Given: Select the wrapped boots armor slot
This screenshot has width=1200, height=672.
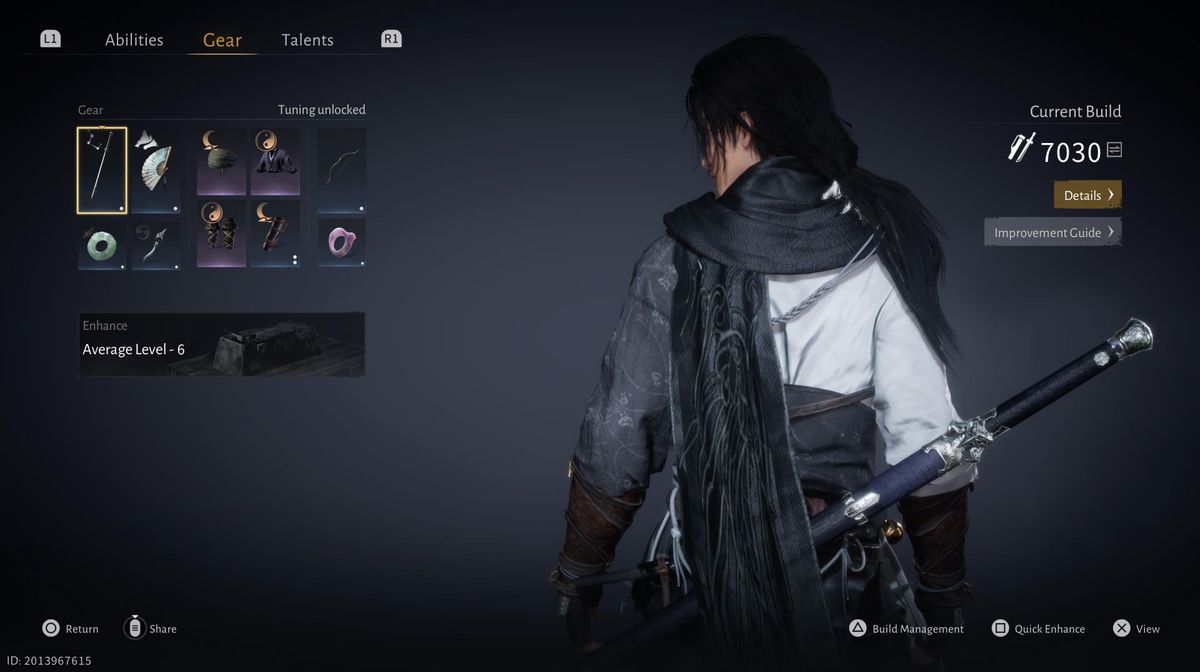Looking at the screenshot, I should [221, 233].
